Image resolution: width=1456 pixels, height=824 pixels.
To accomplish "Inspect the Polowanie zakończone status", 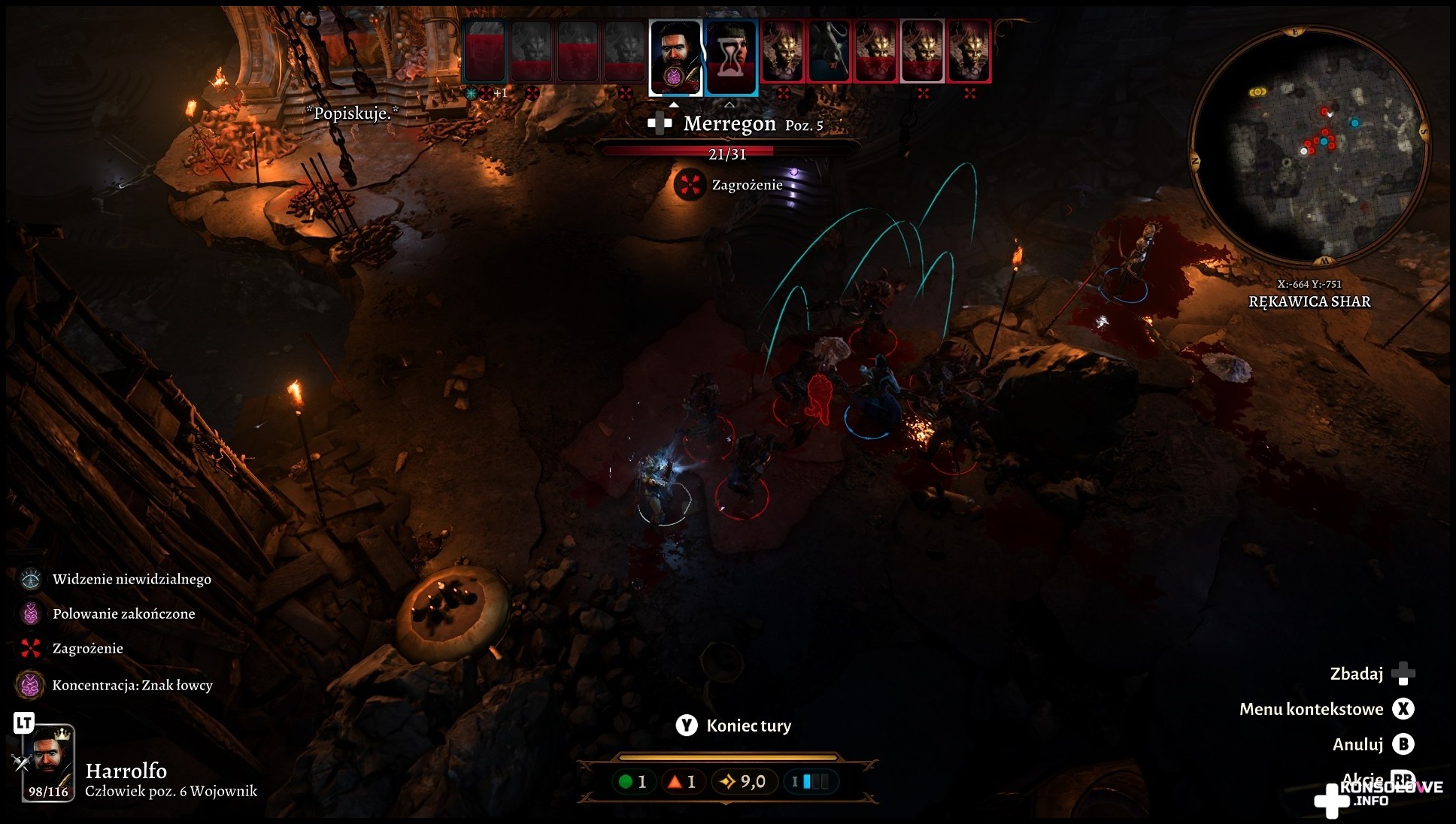I will [x=31, y=613].
